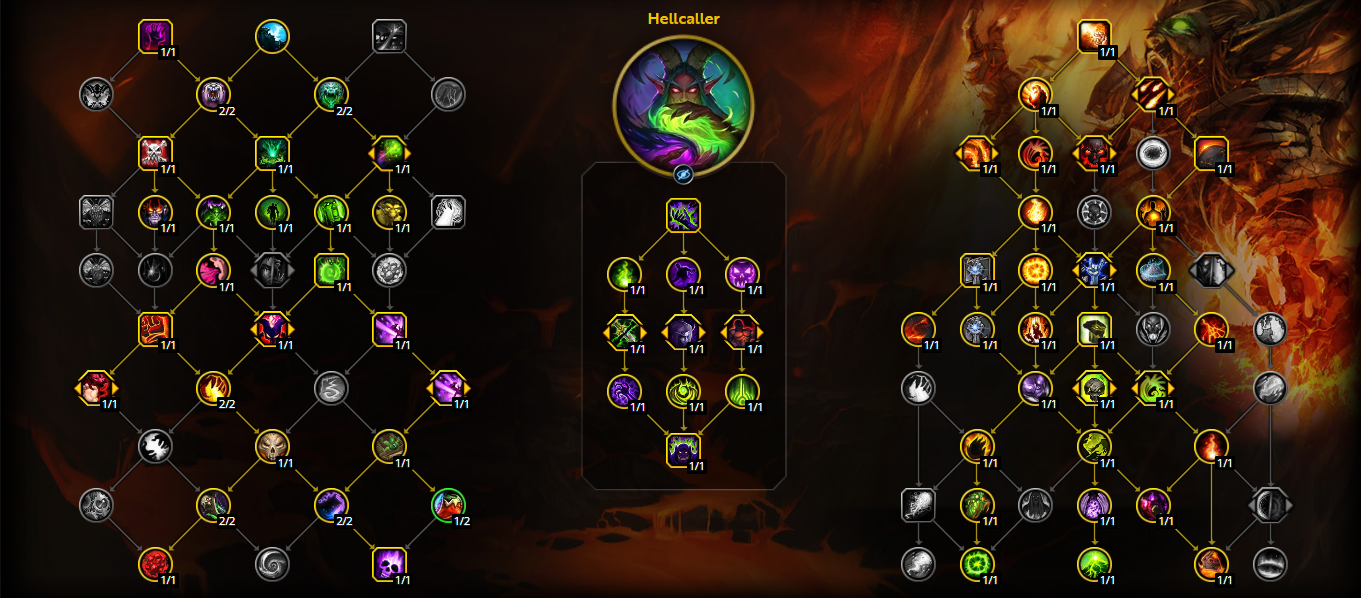Click the top orange square spec talent
1361x598 pixels.
[1095, 37]
